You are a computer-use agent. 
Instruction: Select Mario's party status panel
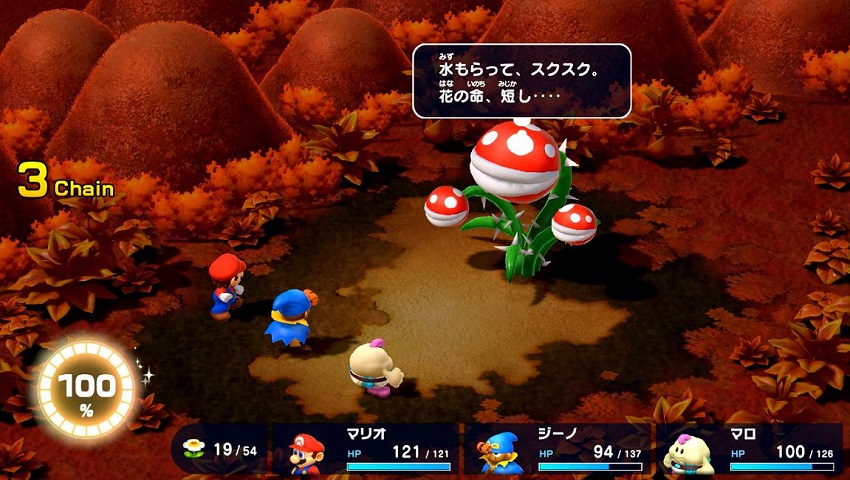(x=365, y=451)
